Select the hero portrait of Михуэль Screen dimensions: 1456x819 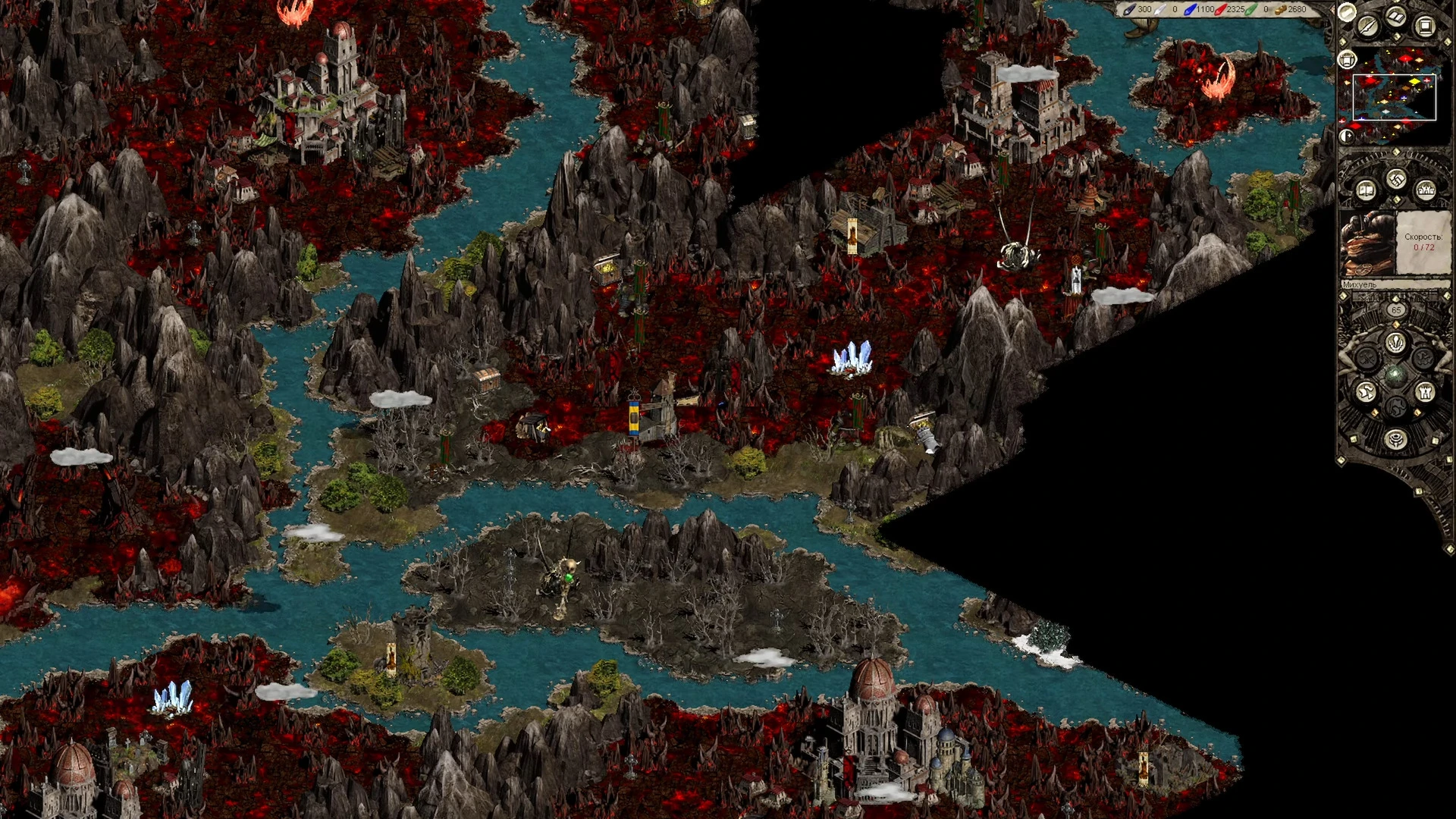pyautogui.click(x=1367, y=244)
